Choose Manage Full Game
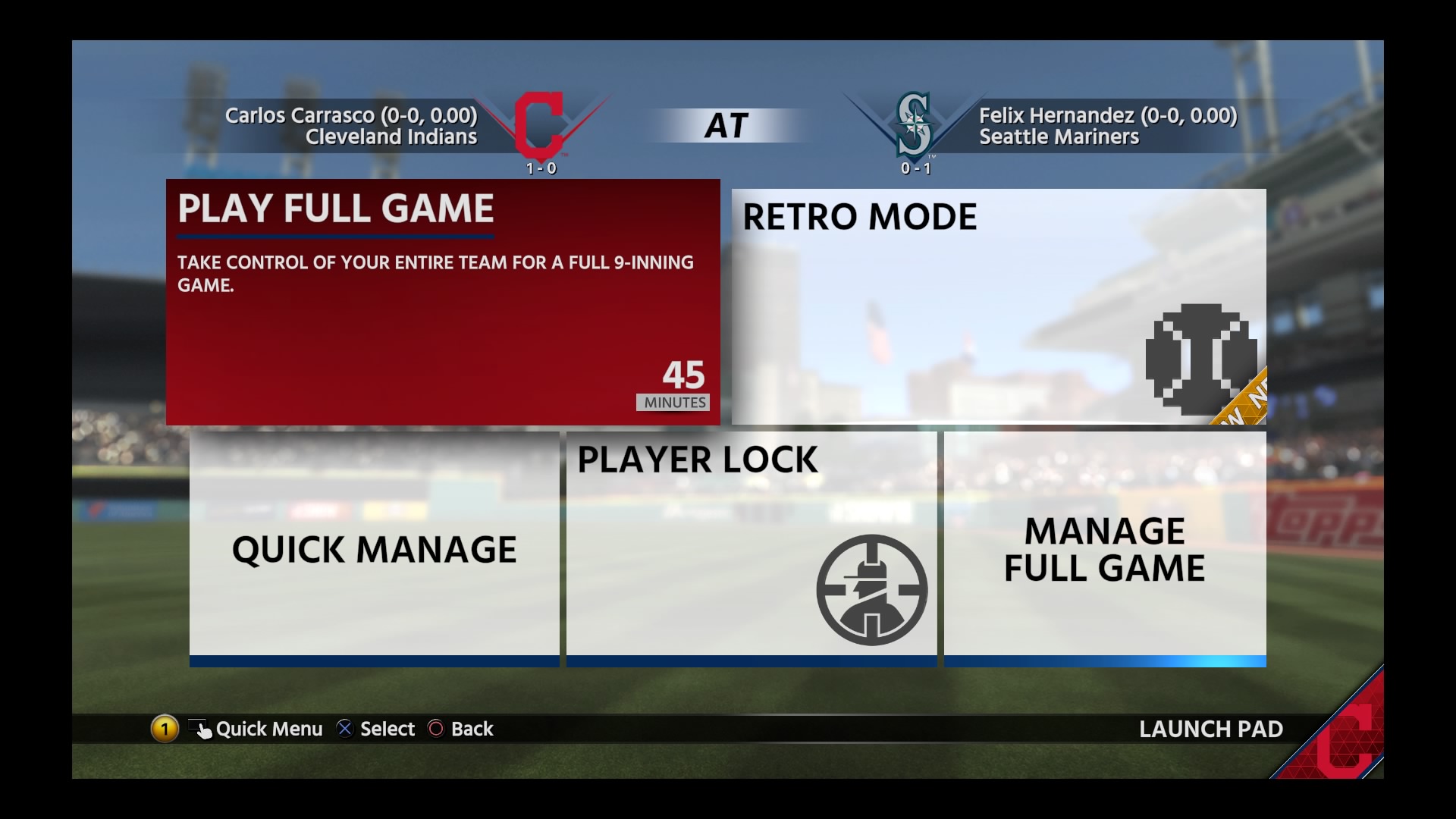Image resolution: width=1456 pixels, height=819 pixels. click(x=1104, y=548)
